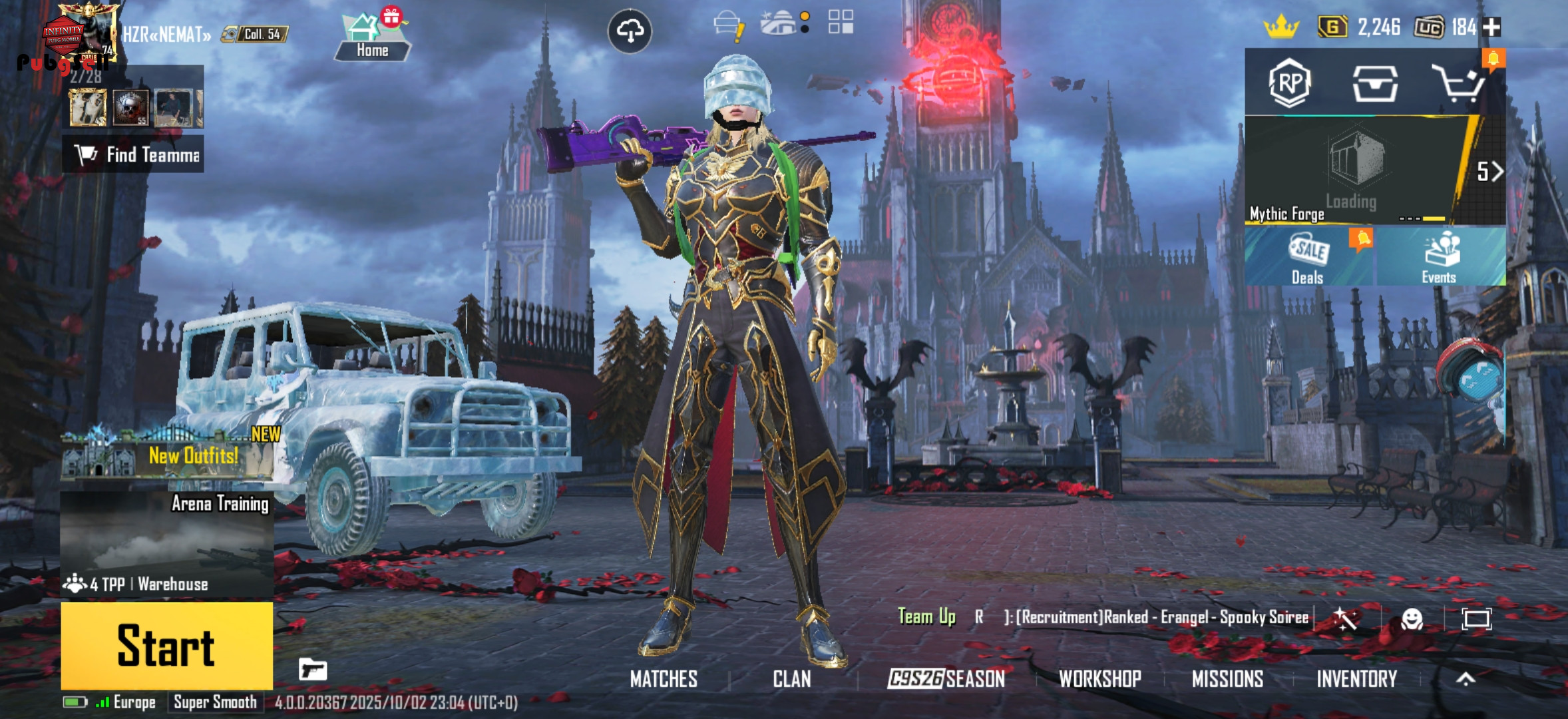Open the Find Teammates panel

(133, 155)
